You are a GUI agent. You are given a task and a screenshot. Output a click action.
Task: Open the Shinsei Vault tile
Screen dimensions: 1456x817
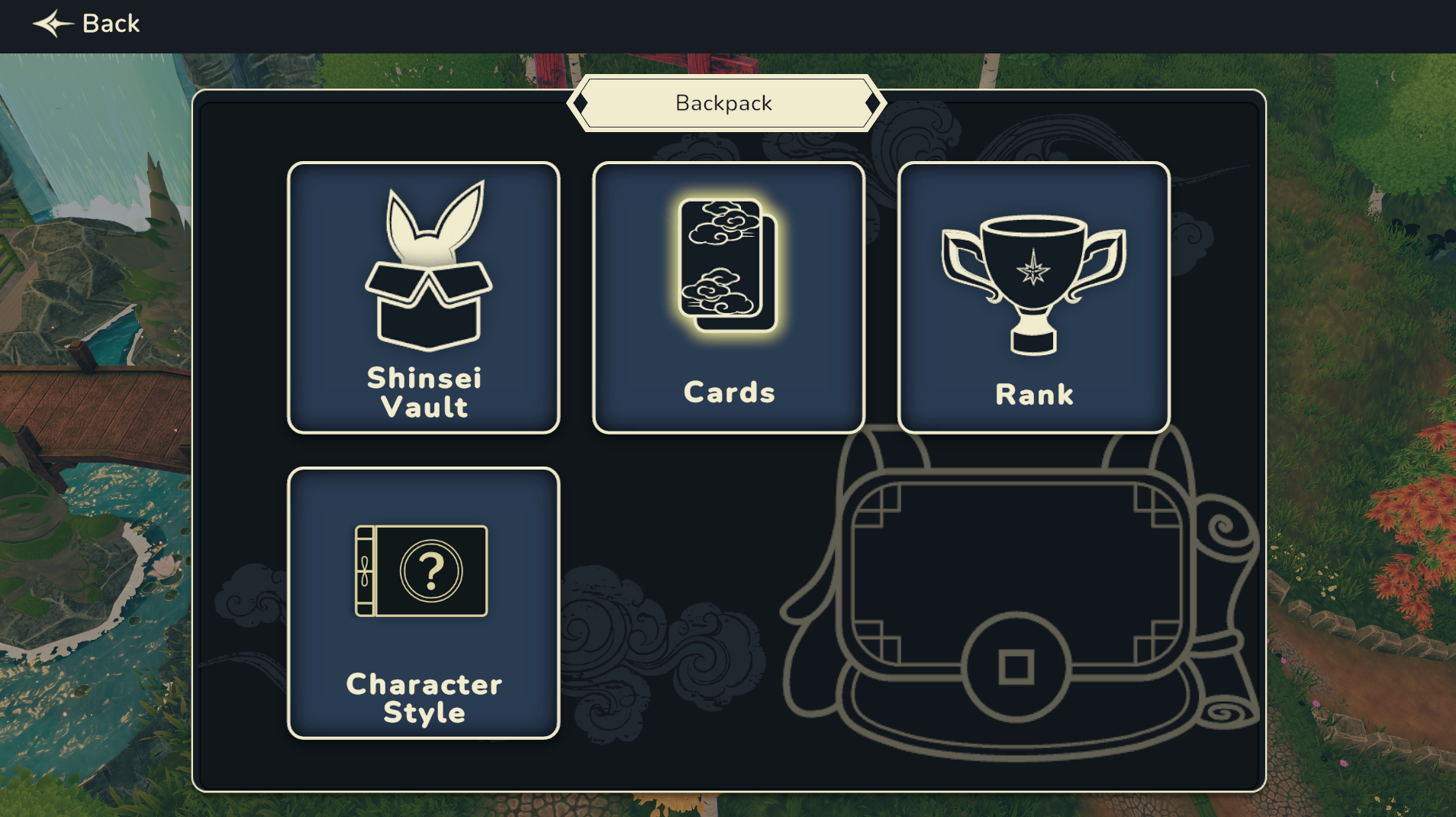[424, 298]
